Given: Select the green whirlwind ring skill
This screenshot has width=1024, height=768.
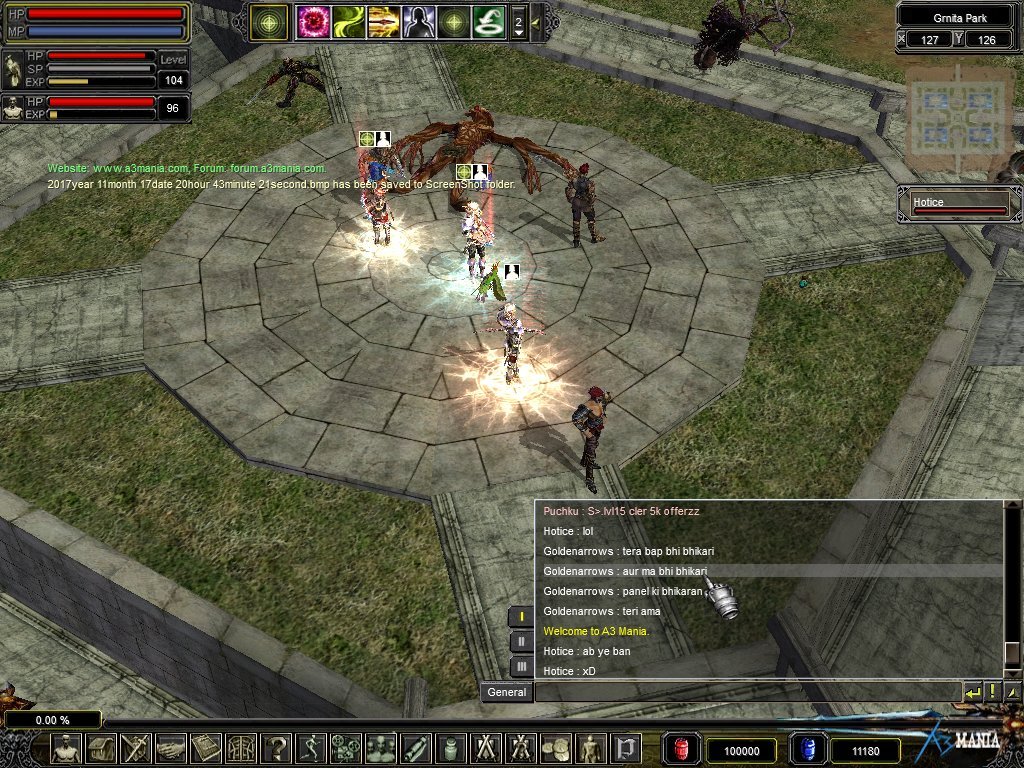Looking at the screenshot, I should pyautogui.click(x=487, y=21).
